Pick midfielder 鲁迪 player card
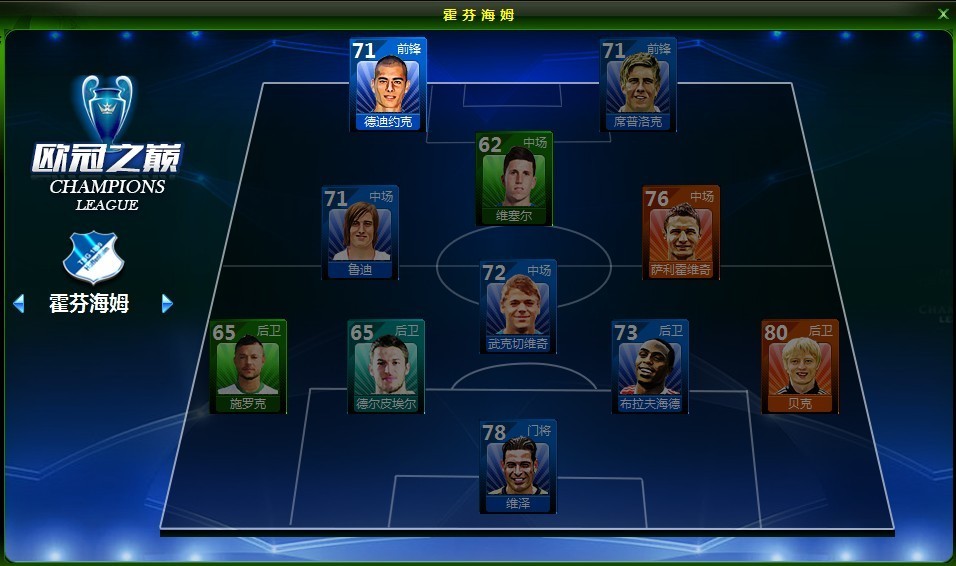The width and height of the screenshot is (956, 566). [x=360, y=232]
